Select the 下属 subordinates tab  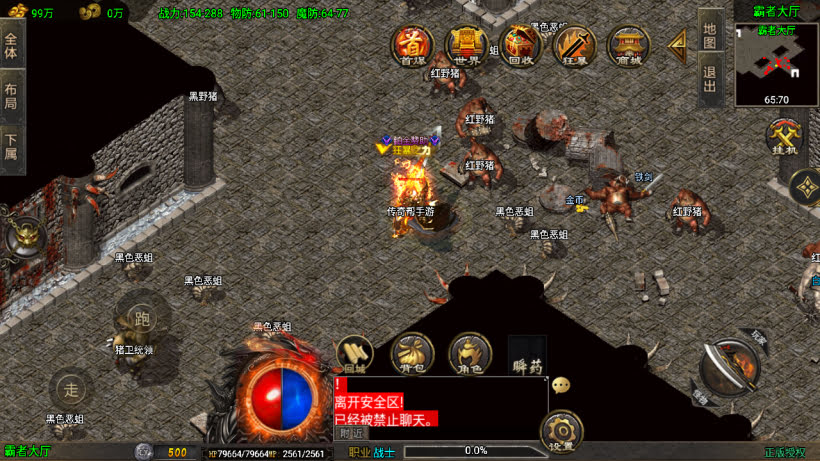pyautogui.click(x=11, y=145)
